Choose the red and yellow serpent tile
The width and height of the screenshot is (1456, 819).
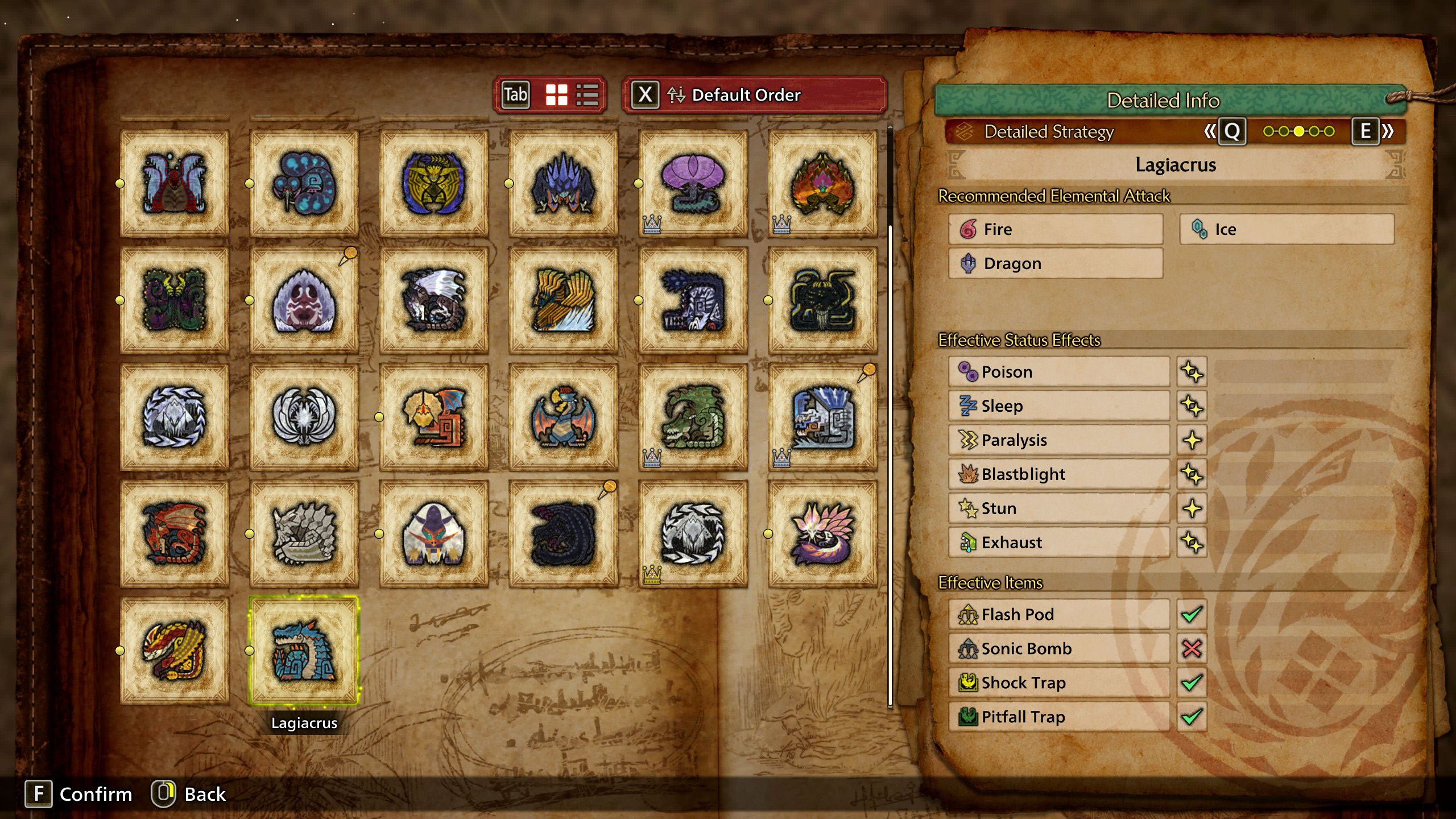(175, 651)
